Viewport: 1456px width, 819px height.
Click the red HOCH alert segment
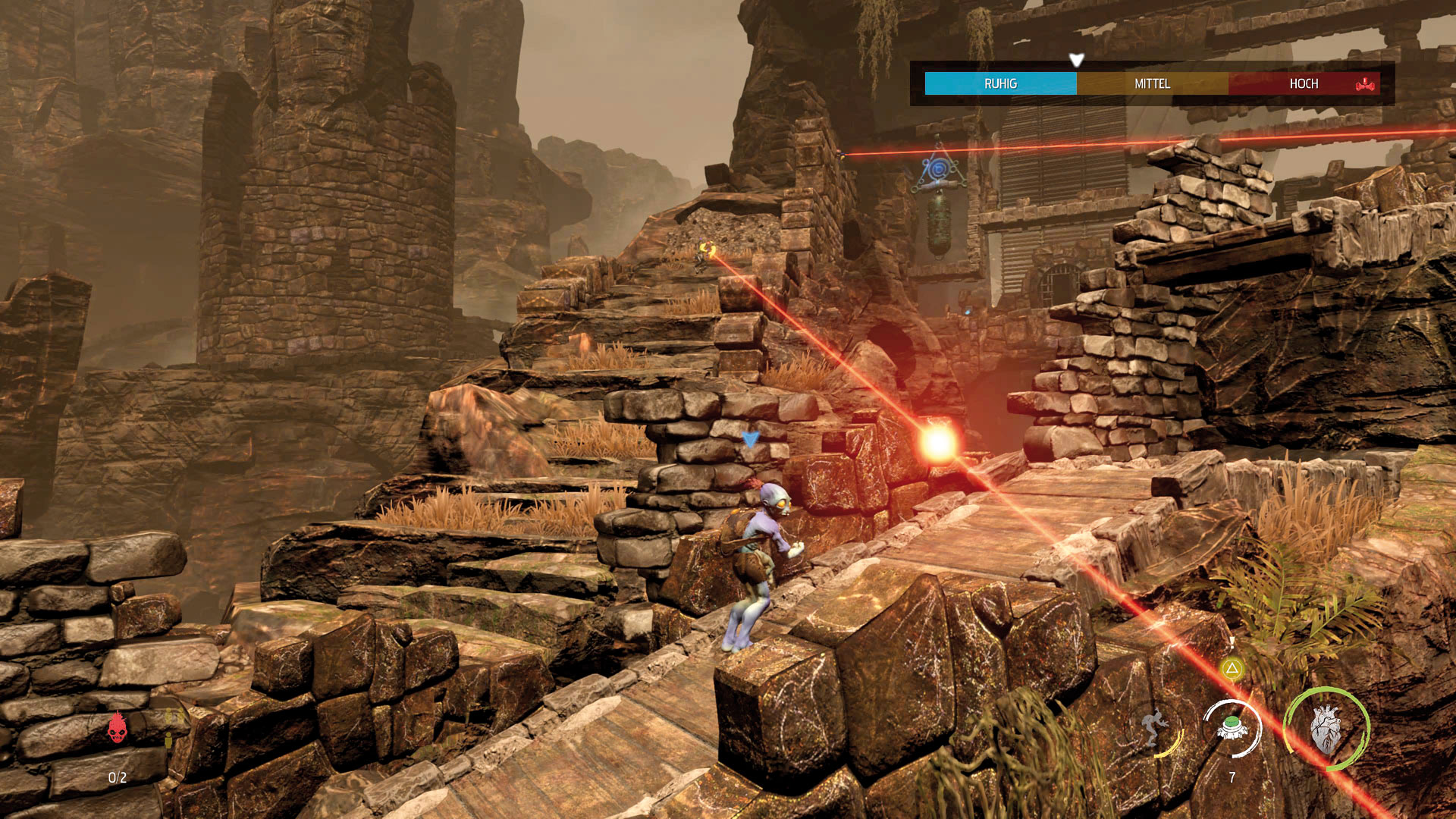coord(1304,83)
